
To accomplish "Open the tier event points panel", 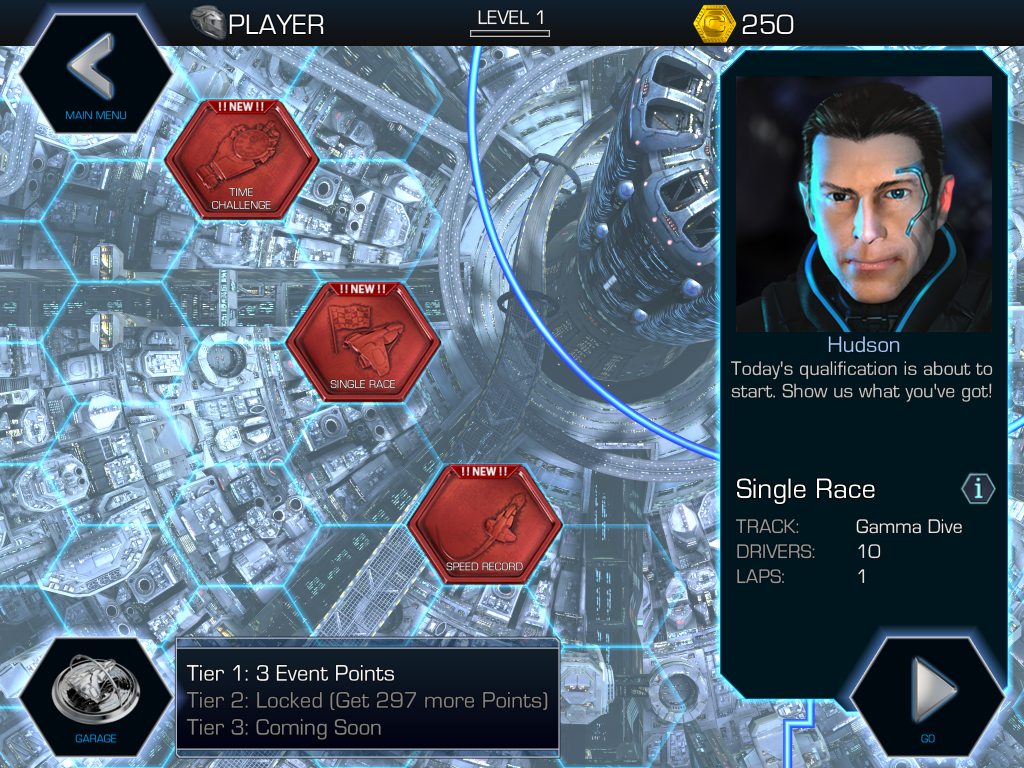I will [x=367, y=700].
